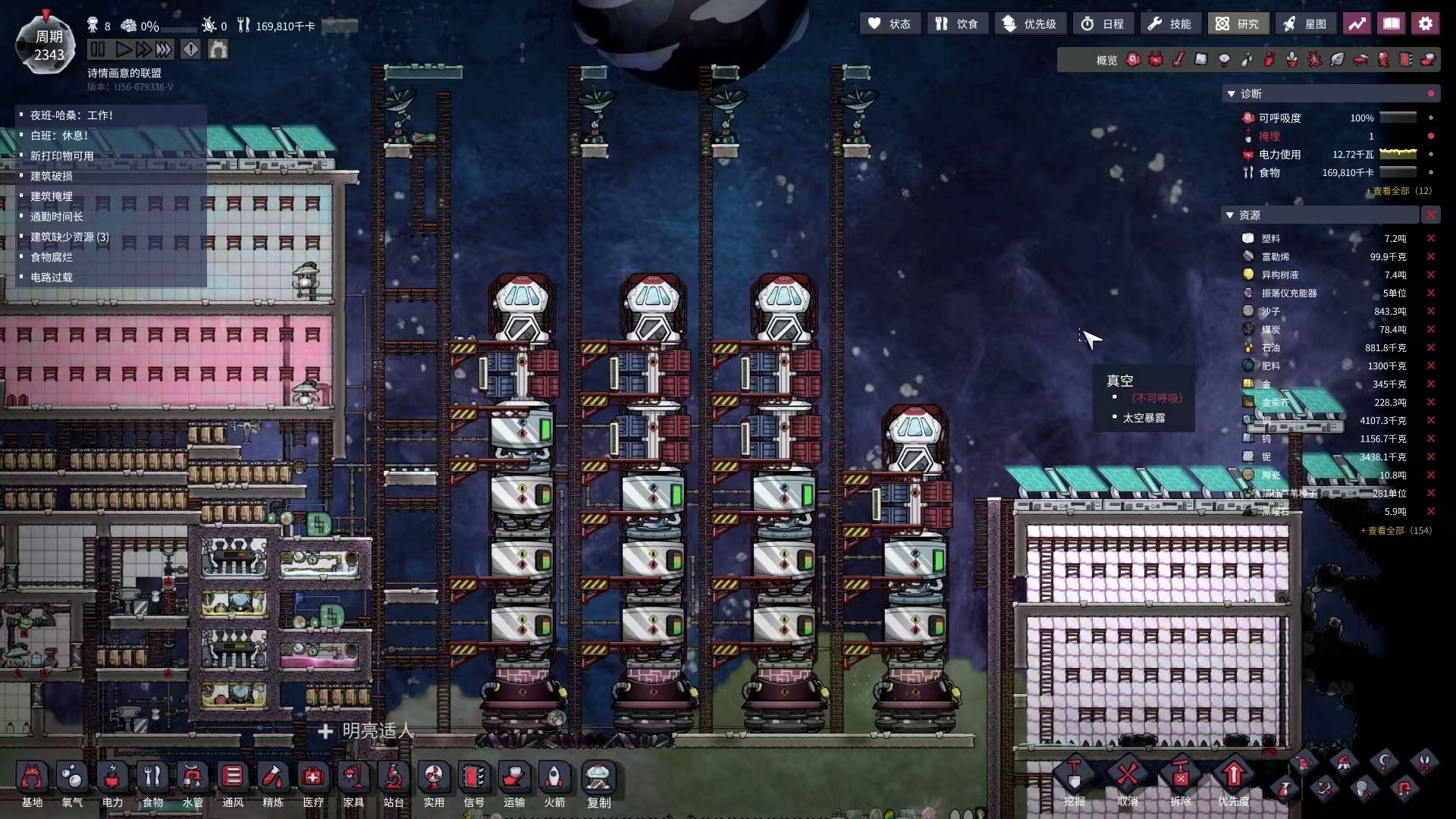Open the 星图 starmap screen
Viewport: 1456px width, 819px height.
point(1305,24)
